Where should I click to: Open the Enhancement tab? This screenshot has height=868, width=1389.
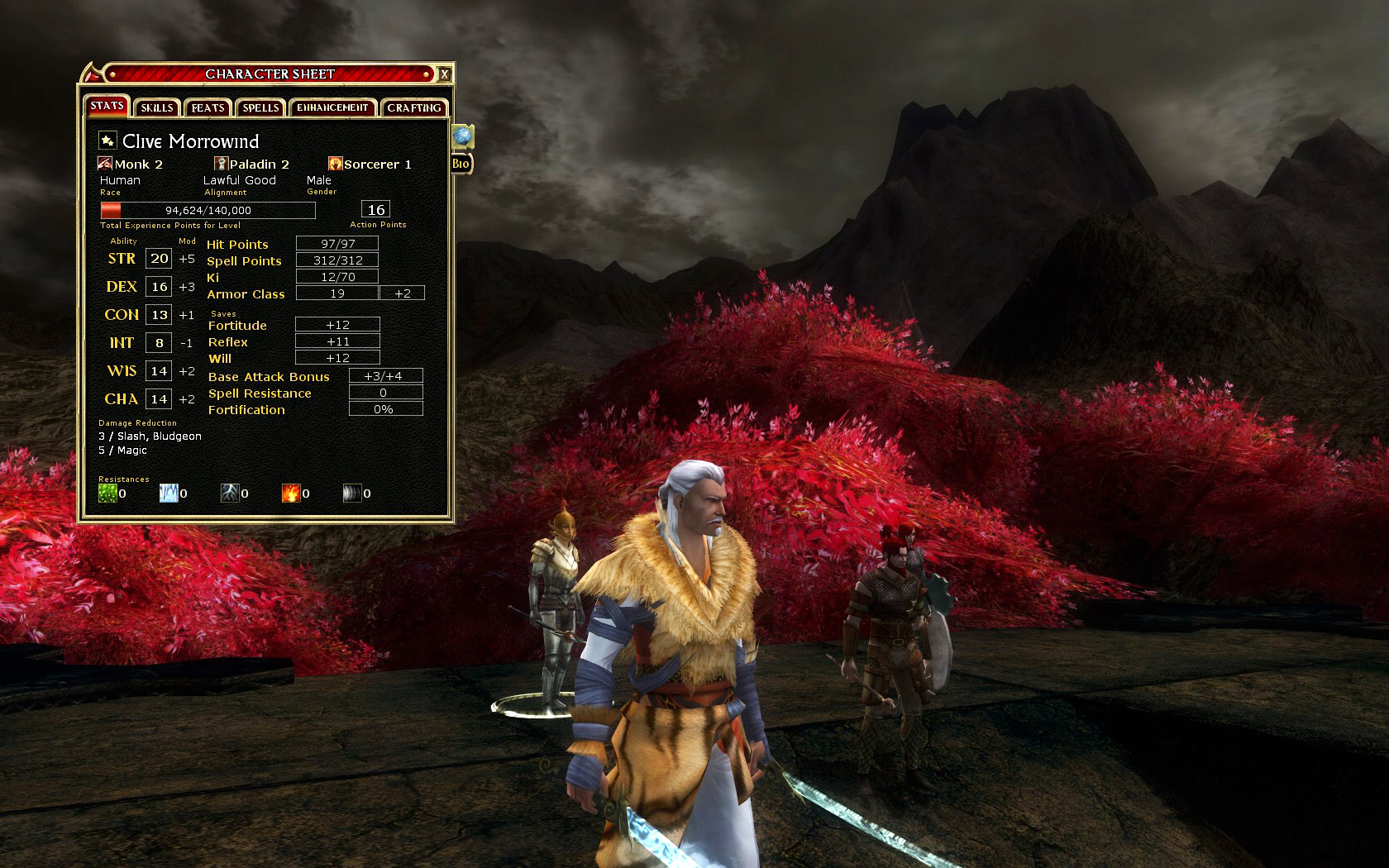click(x=332, y=107)
